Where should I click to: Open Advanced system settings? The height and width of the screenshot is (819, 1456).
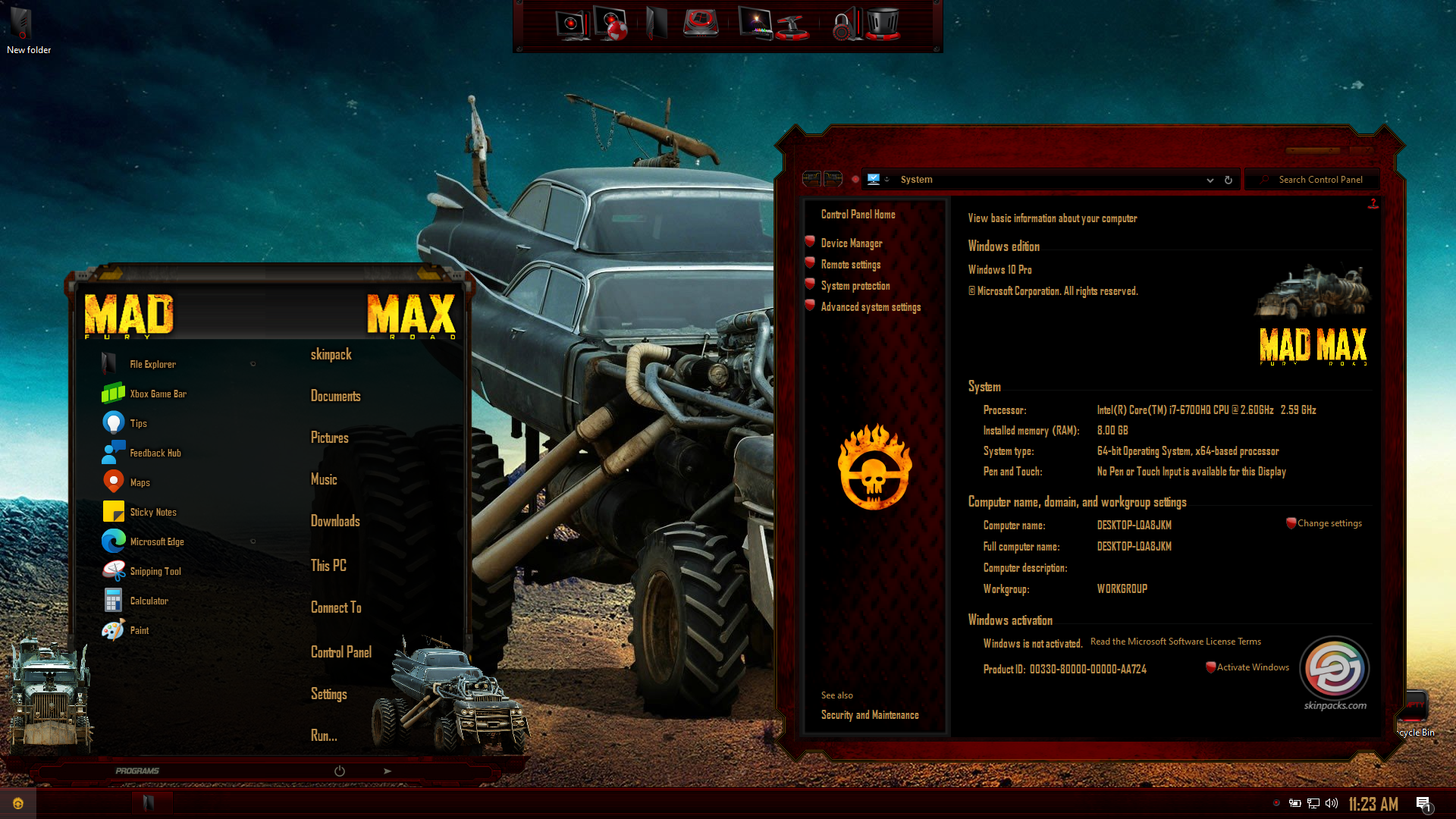tap(871, 307)
